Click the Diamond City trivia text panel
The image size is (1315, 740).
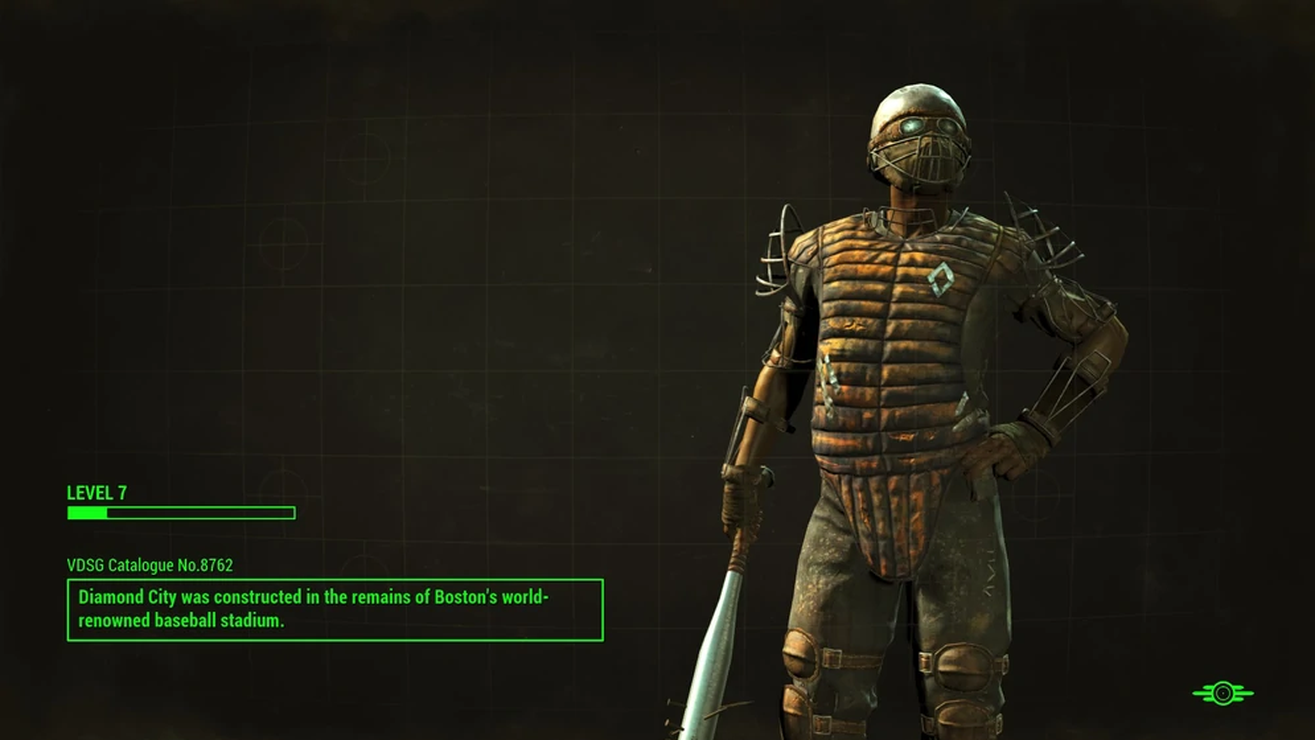click(335, 608)
